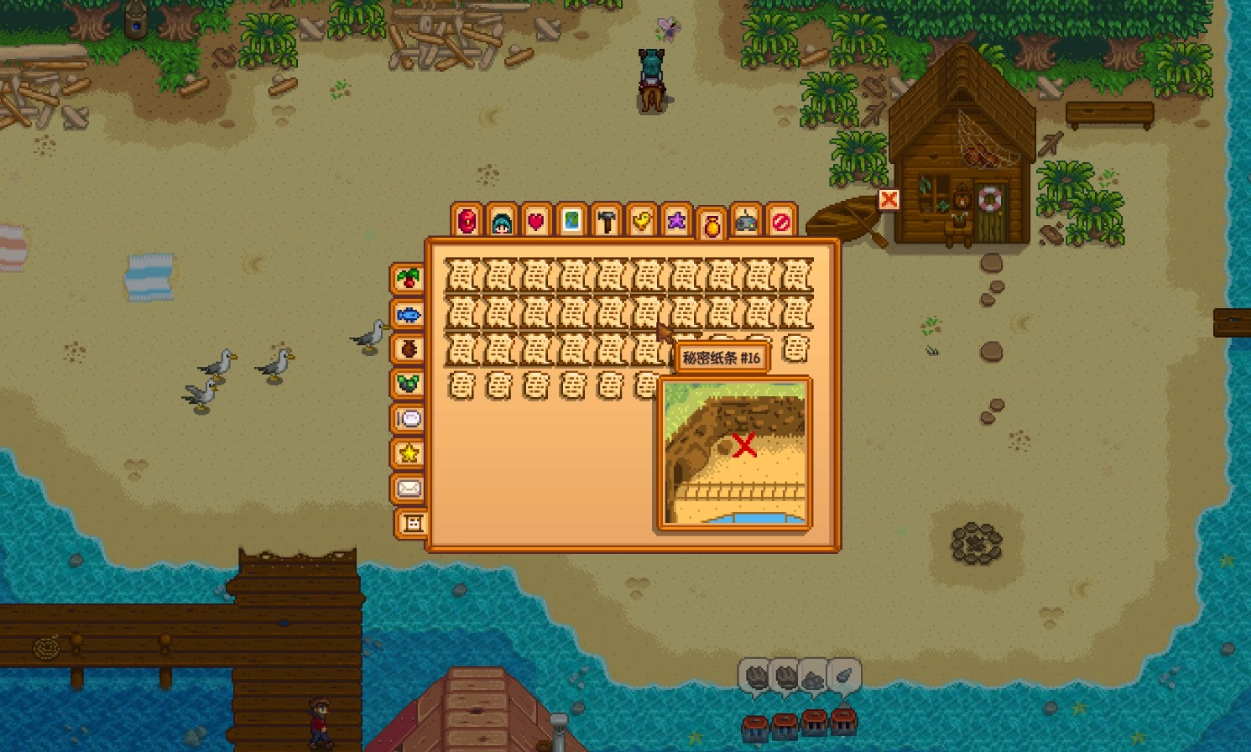1251x752 pixels.
Task: Open the gamepad options tab
Action: (x=747, y=220)
